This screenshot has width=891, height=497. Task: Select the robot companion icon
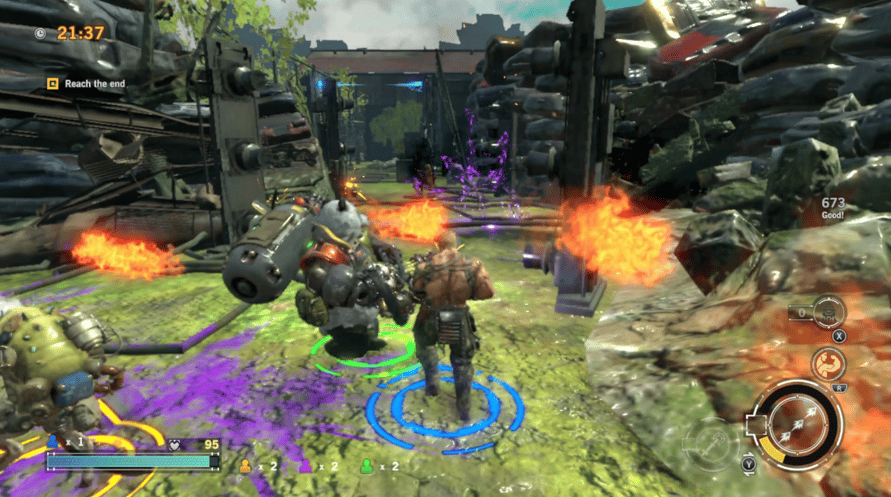(829, 312)
